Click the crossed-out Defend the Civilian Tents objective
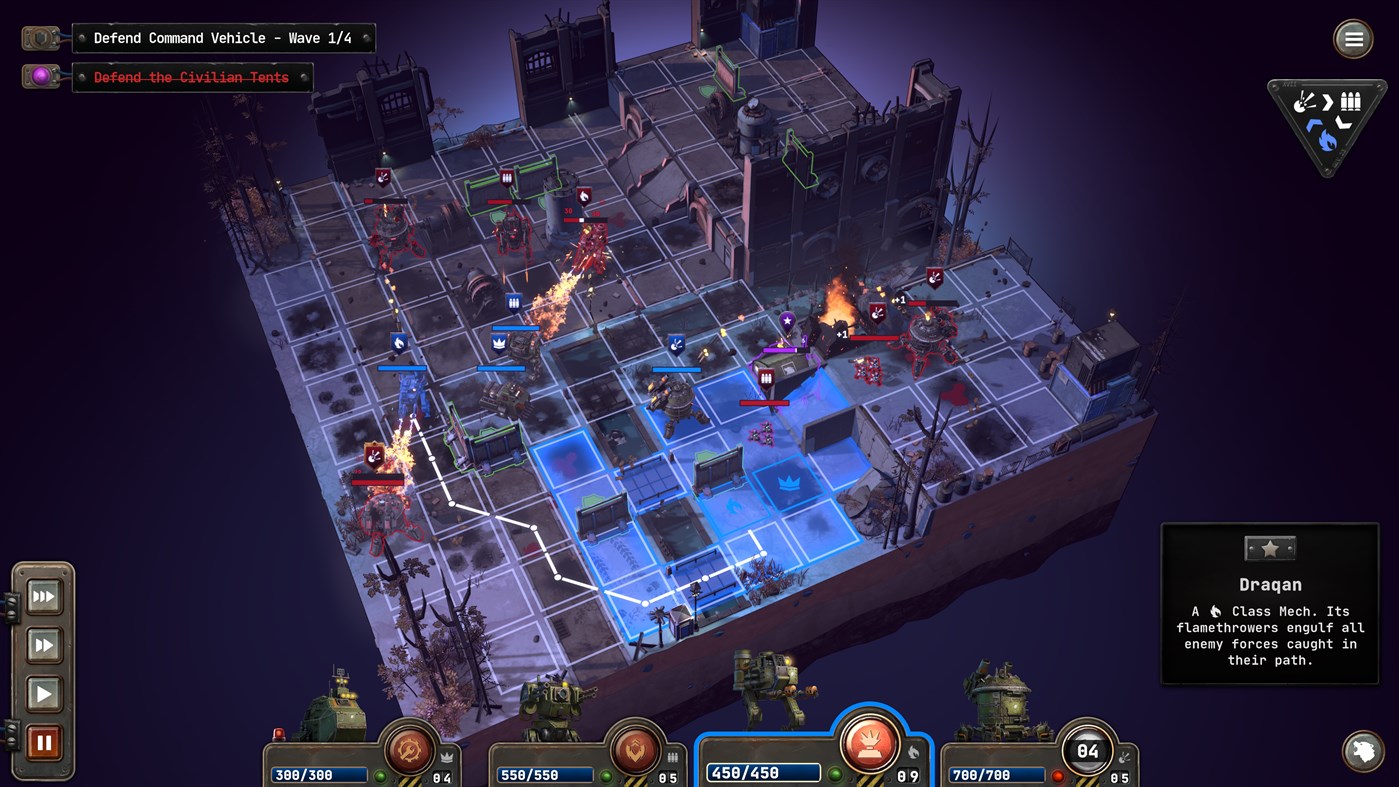The width and height of the screenshot is (1399, 787). point(192,77)
